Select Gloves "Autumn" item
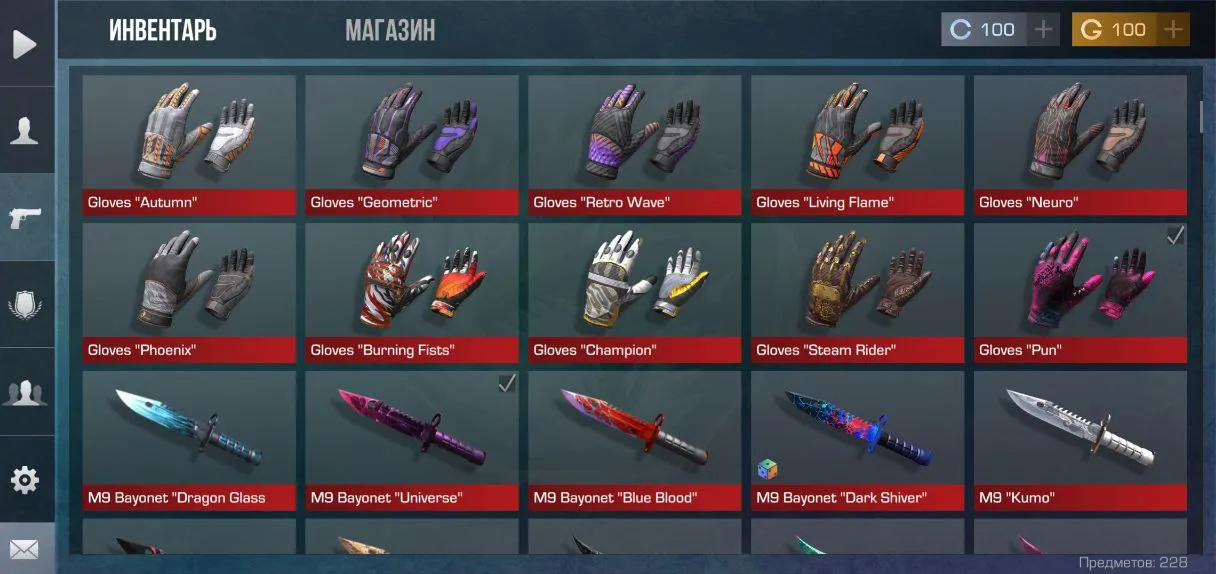 coord(189,145)
